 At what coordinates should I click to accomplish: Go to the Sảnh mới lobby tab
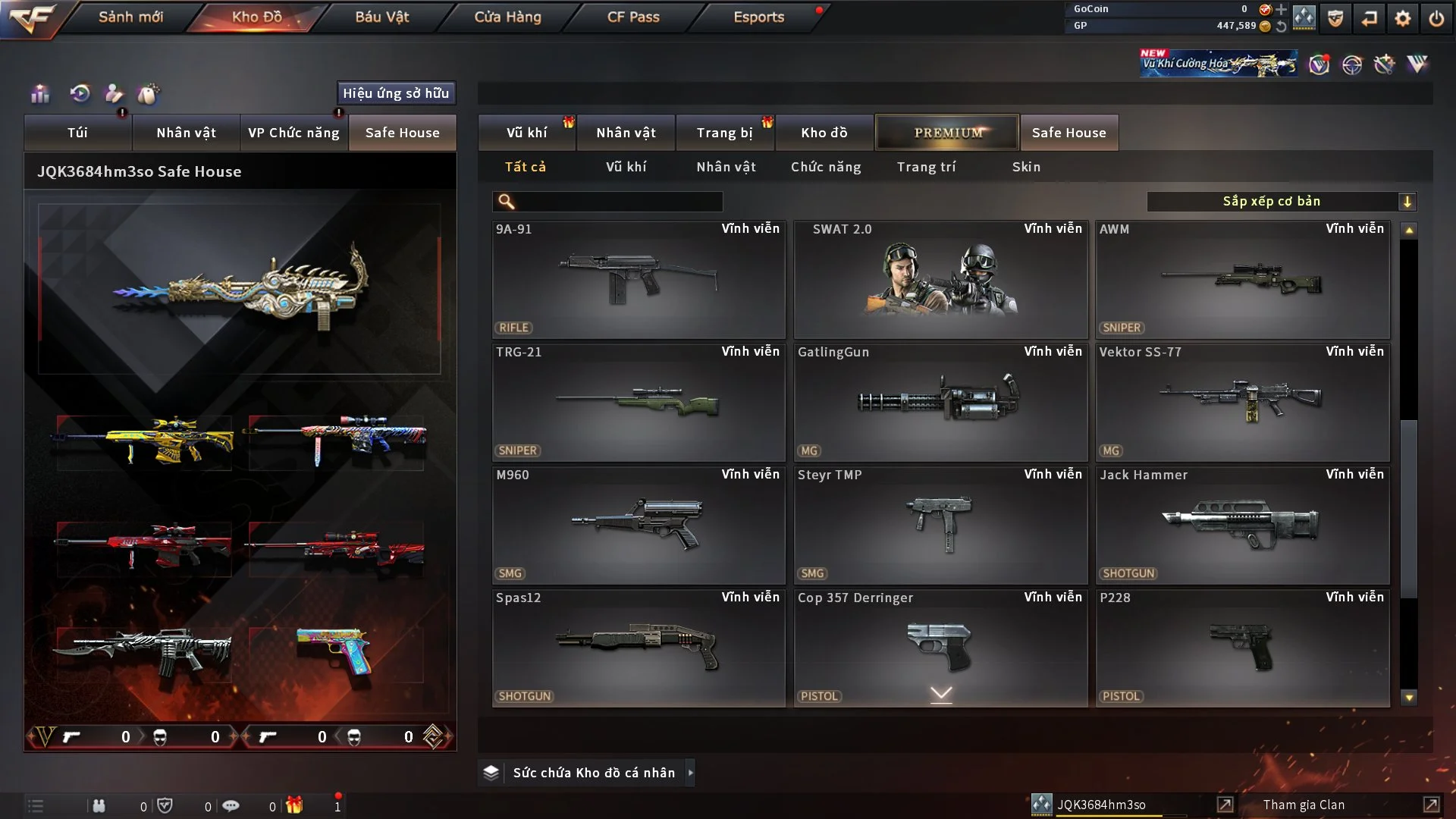coord(130,17)
